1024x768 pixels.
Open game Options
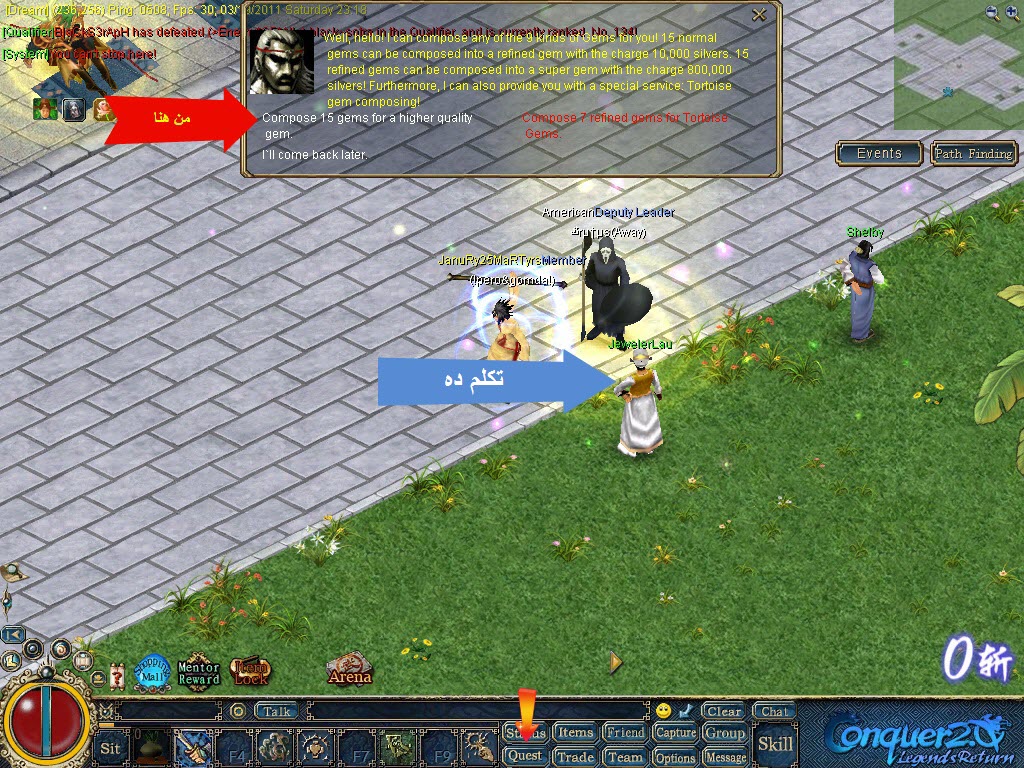676,757
